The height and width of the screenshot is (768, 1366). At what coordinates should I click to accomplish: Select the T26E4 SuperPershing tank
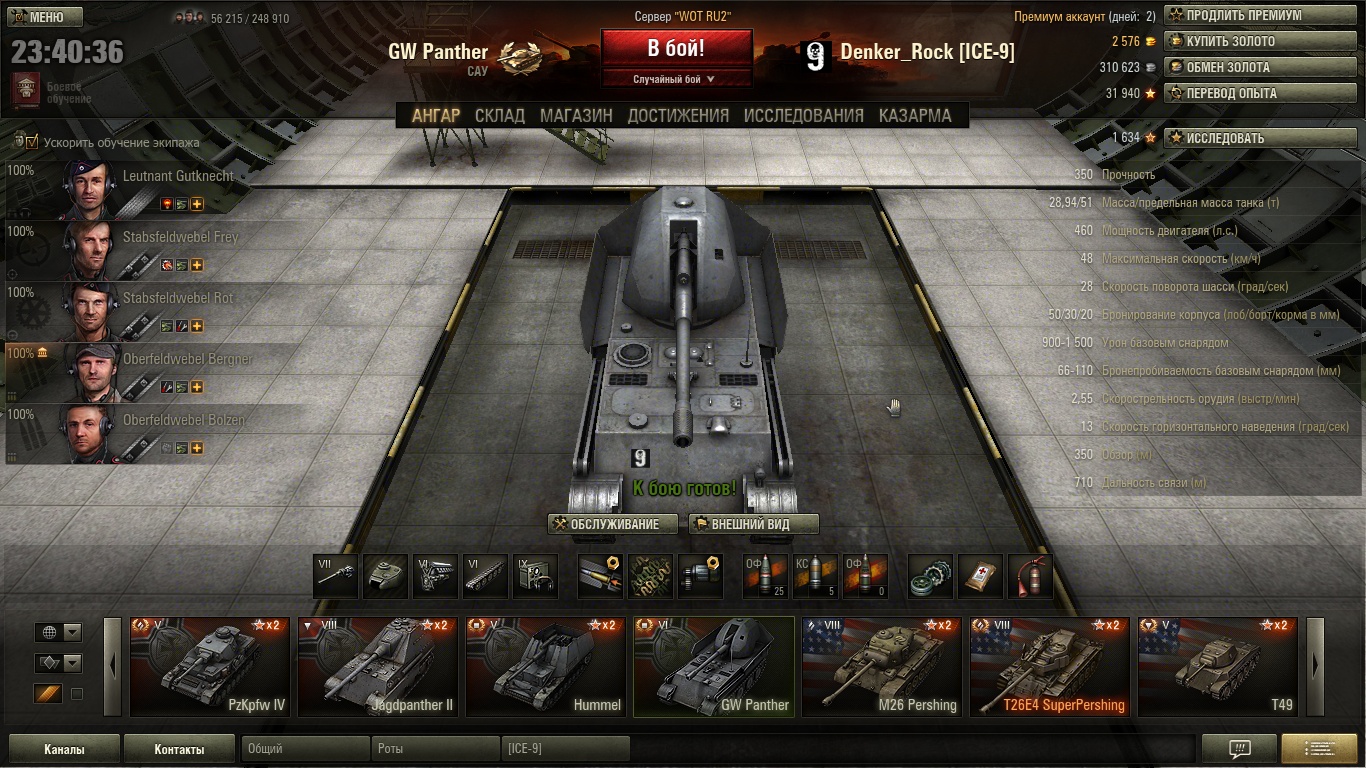coord(1050,667)
